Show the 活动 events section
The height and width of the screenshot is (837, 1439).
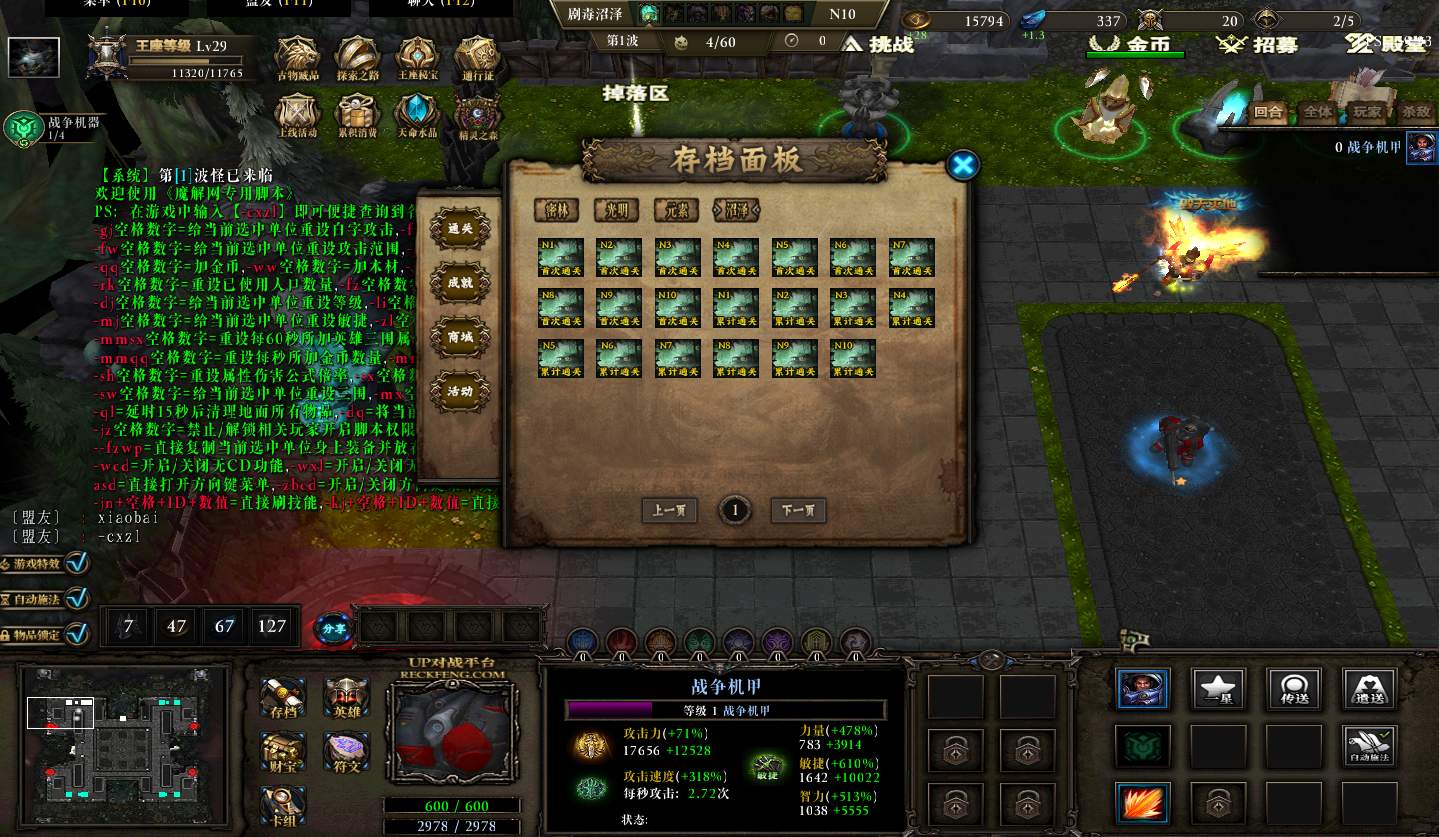[x=459, y=391]
